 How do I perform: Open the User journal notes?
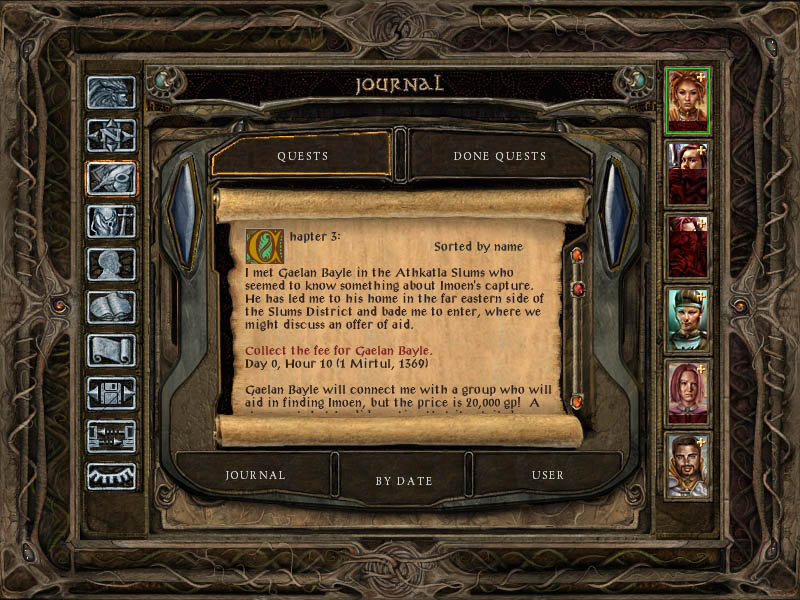[548, 475]
